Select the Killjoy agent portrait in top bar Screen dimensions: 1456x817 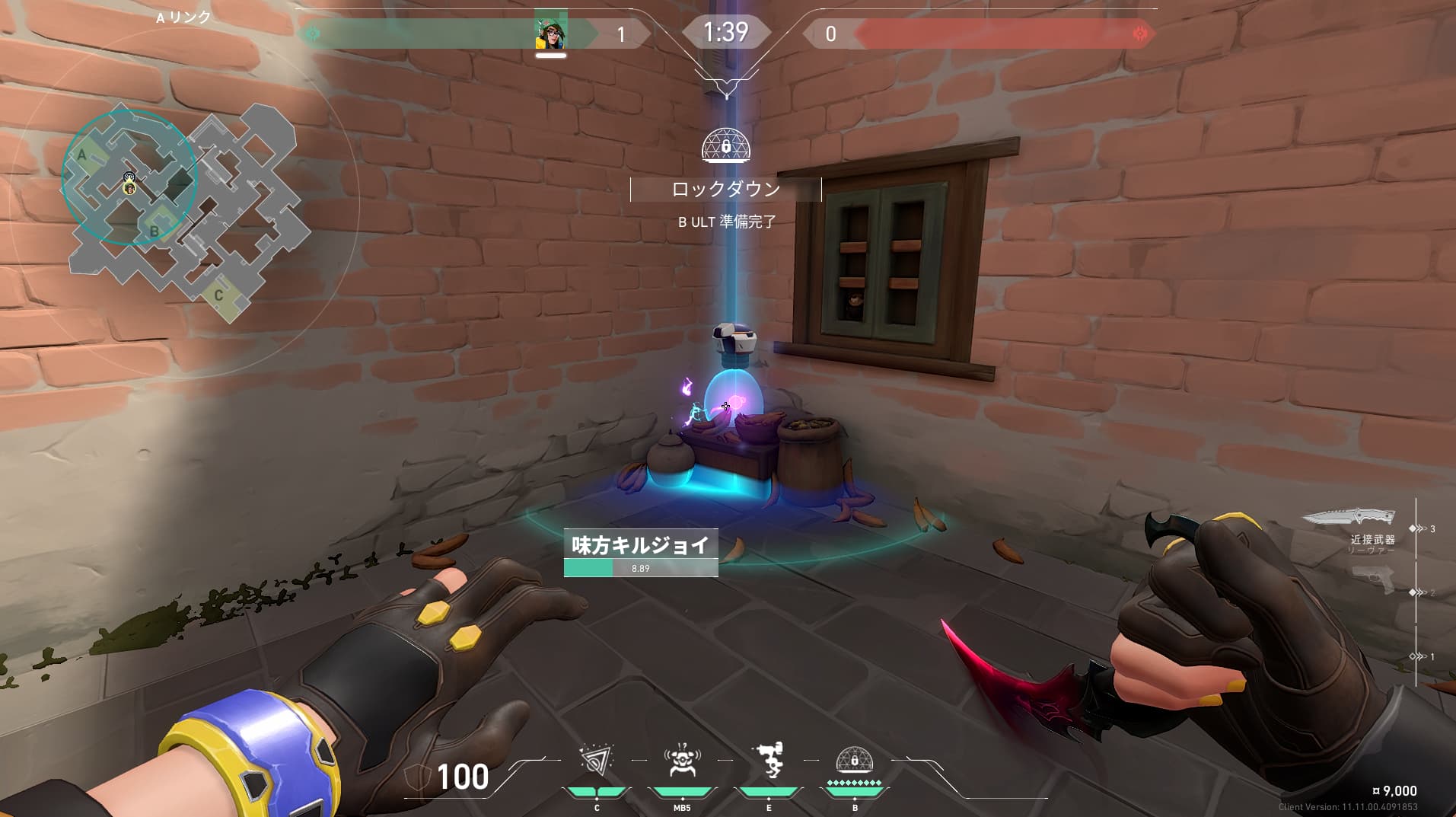click(550, 32)
